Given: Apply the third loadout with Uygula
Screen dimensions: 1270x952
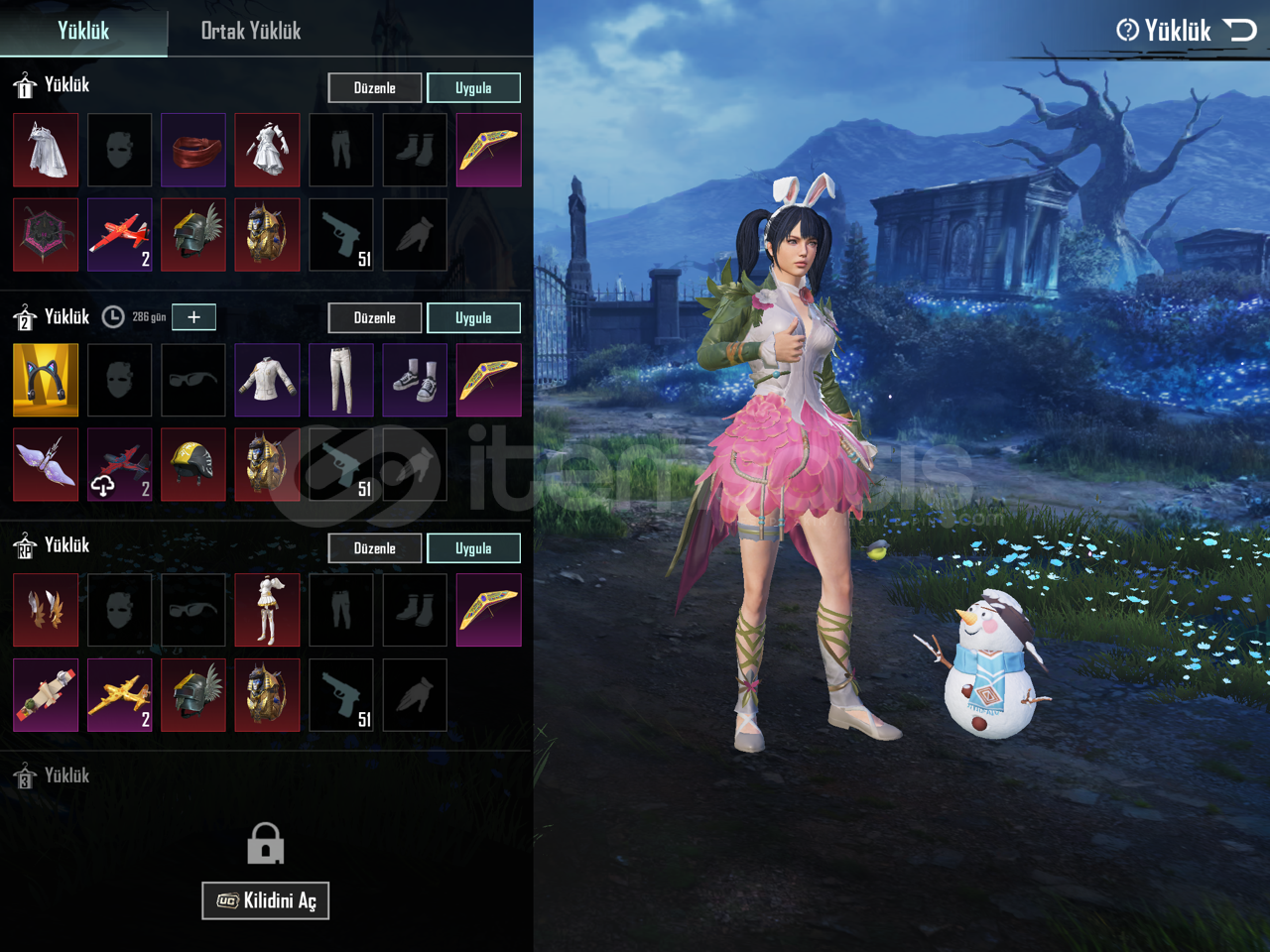Looking at the screenshot, I should pyautogui.click(x=473, y=548).
